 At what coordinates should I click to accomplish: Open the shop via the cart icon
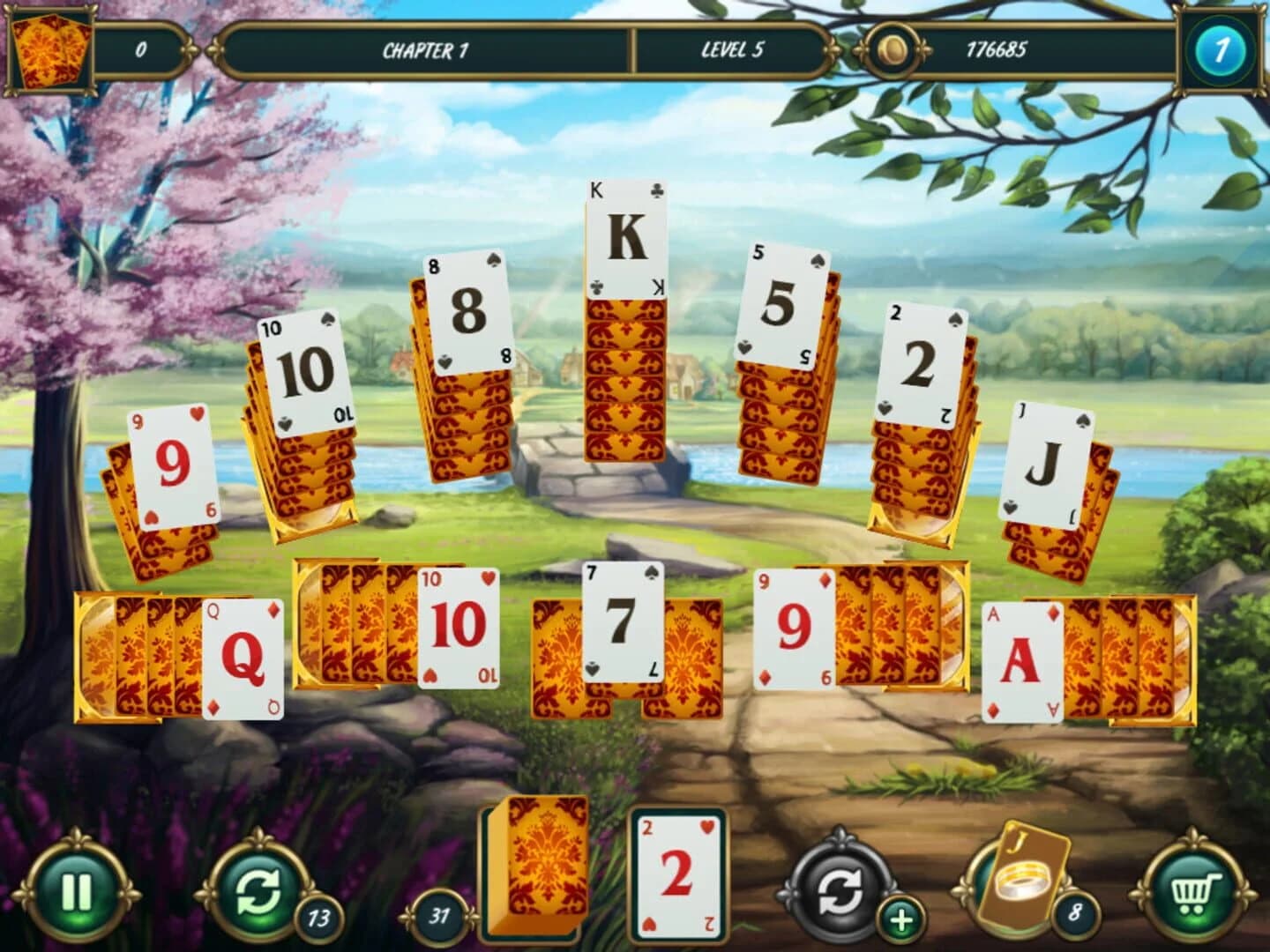pos(1193,893)
